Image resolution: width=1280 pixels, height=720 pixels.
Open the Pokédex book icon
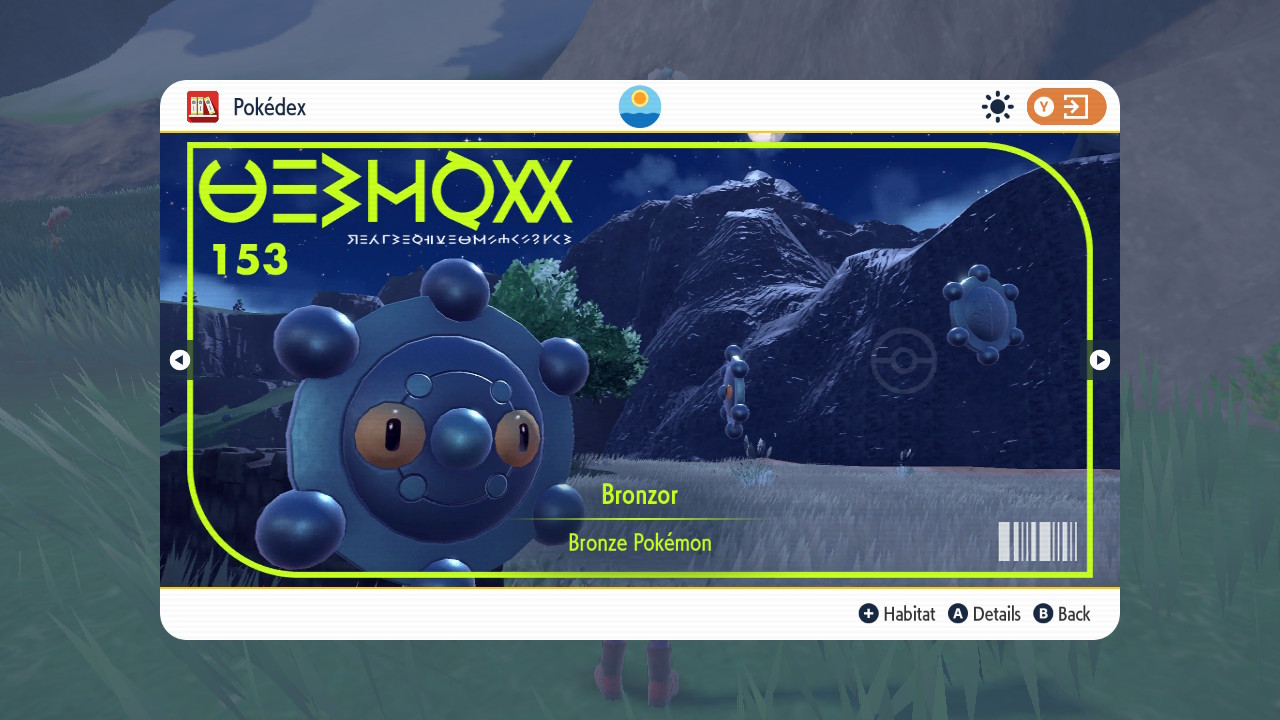click(203, 107)
